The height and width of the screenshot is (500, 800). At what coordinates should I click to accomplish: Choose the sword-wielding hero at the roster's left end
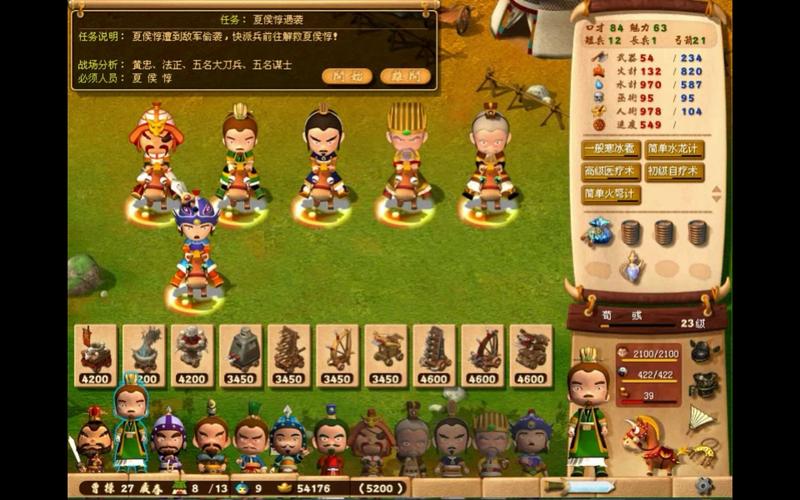93,440
